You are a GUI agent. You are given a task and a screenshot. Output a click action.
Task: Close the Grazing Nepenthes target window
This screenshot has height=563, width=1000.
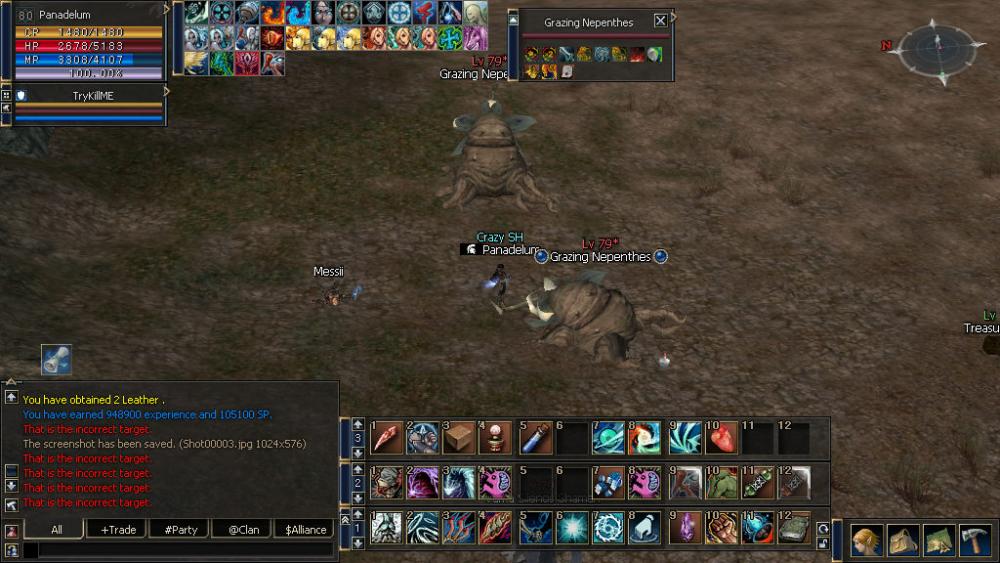[x=660, y=21]
